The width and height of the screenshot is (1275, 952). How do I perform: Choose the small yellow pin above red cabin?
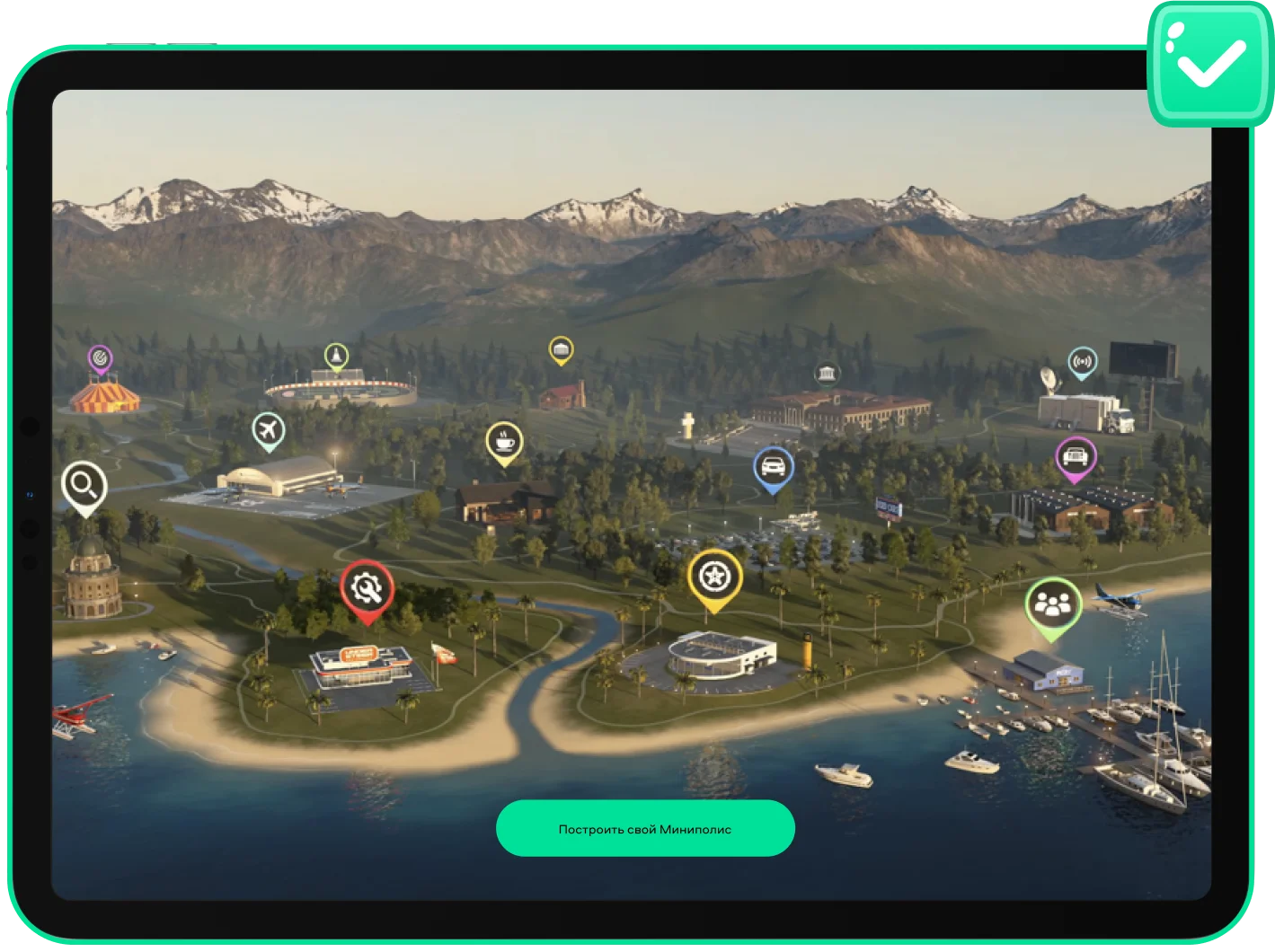[561, 349]
